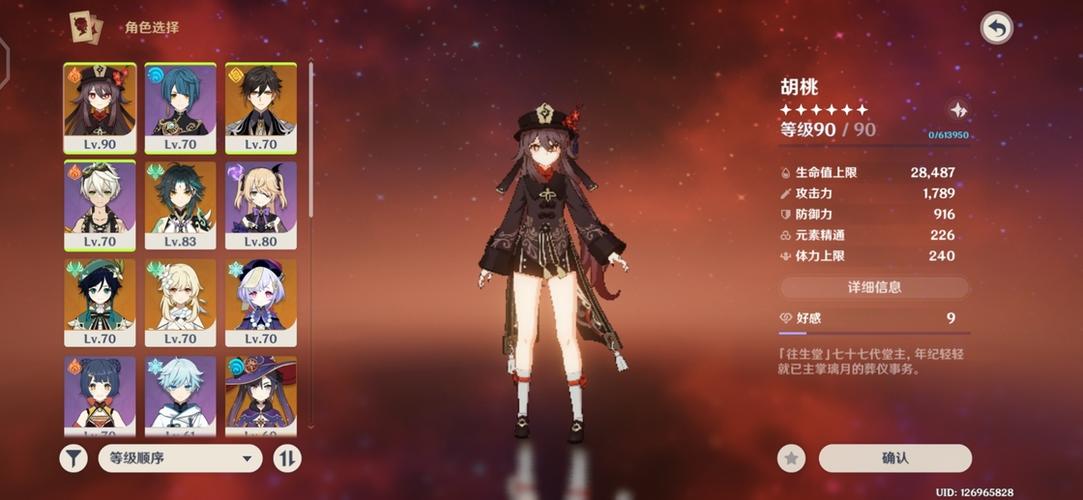Toggle the ascending/descending sort order button
Viewport: 1083px width, 500px height.
click(x=287, y=458)
